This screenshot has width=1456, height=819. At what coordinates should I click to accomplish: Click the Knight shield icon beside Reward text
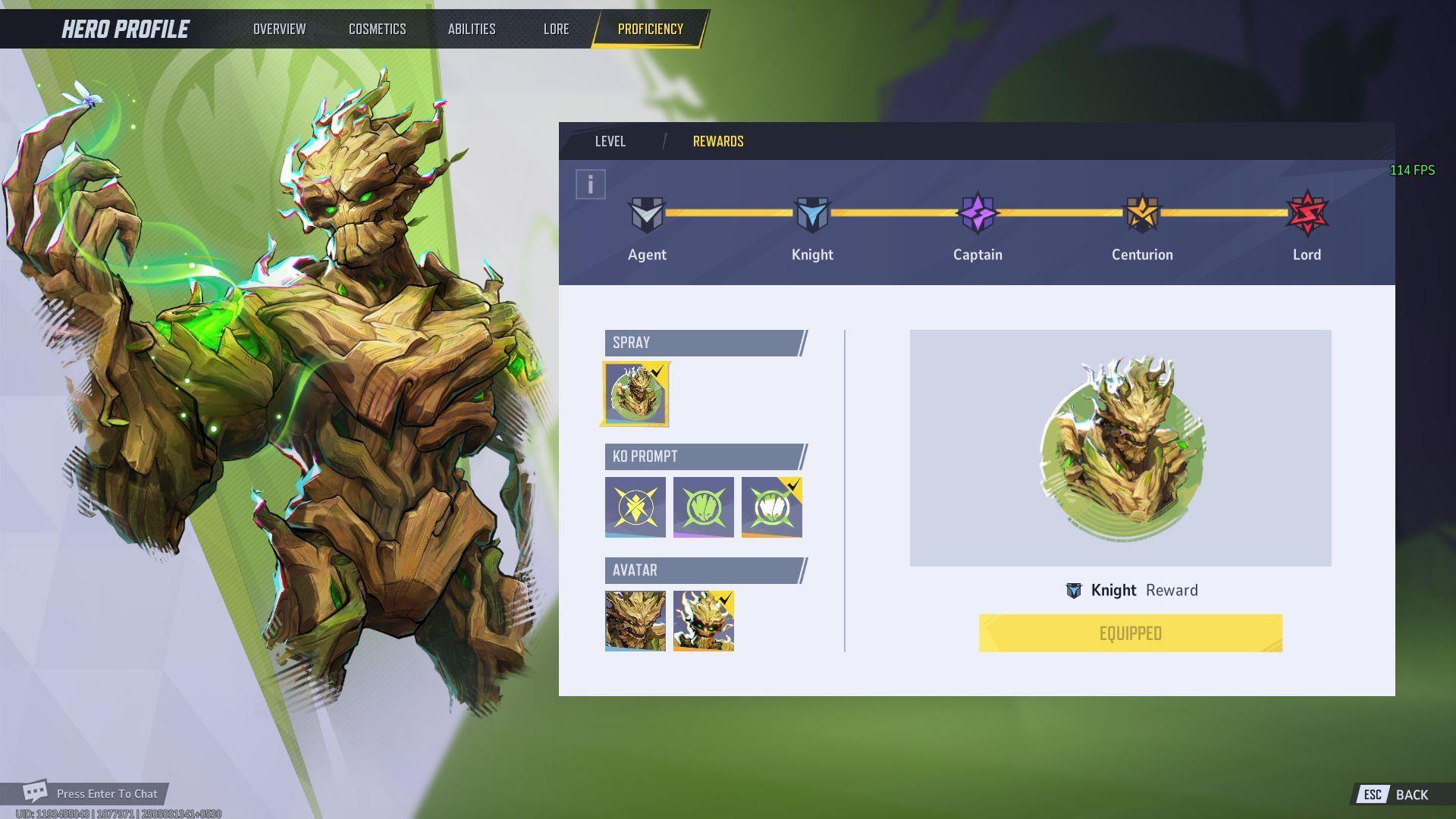coord(1074,590)
